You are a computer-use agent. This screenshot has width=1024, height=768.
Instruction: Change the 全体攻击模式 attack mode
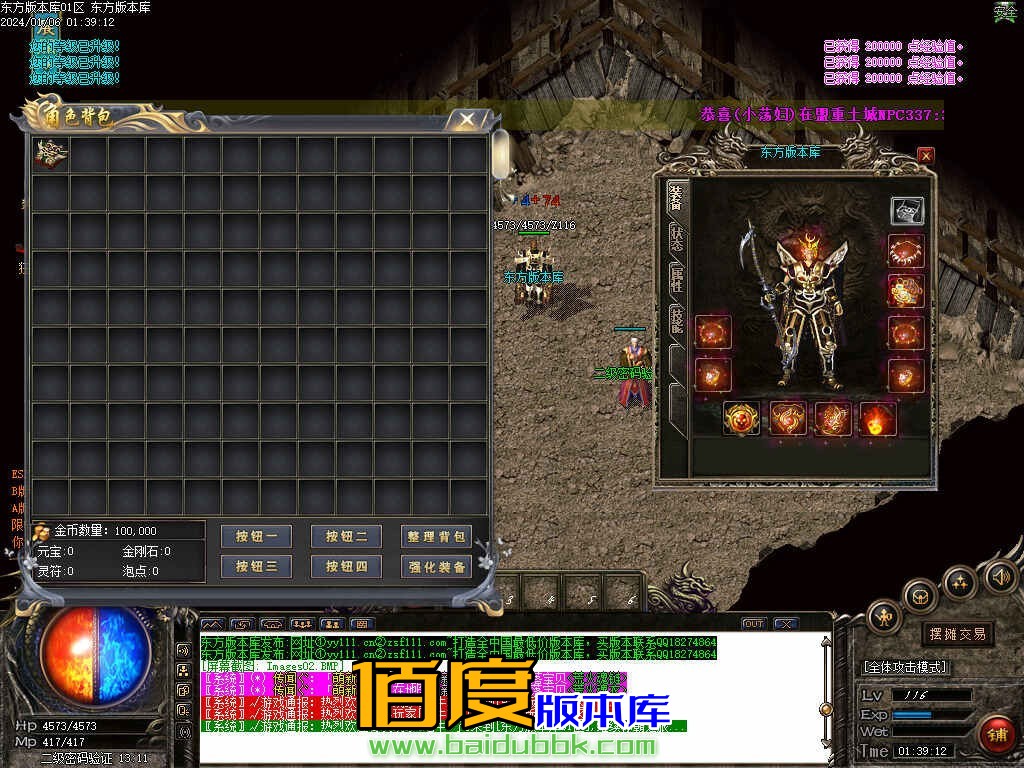click(906, 667)
